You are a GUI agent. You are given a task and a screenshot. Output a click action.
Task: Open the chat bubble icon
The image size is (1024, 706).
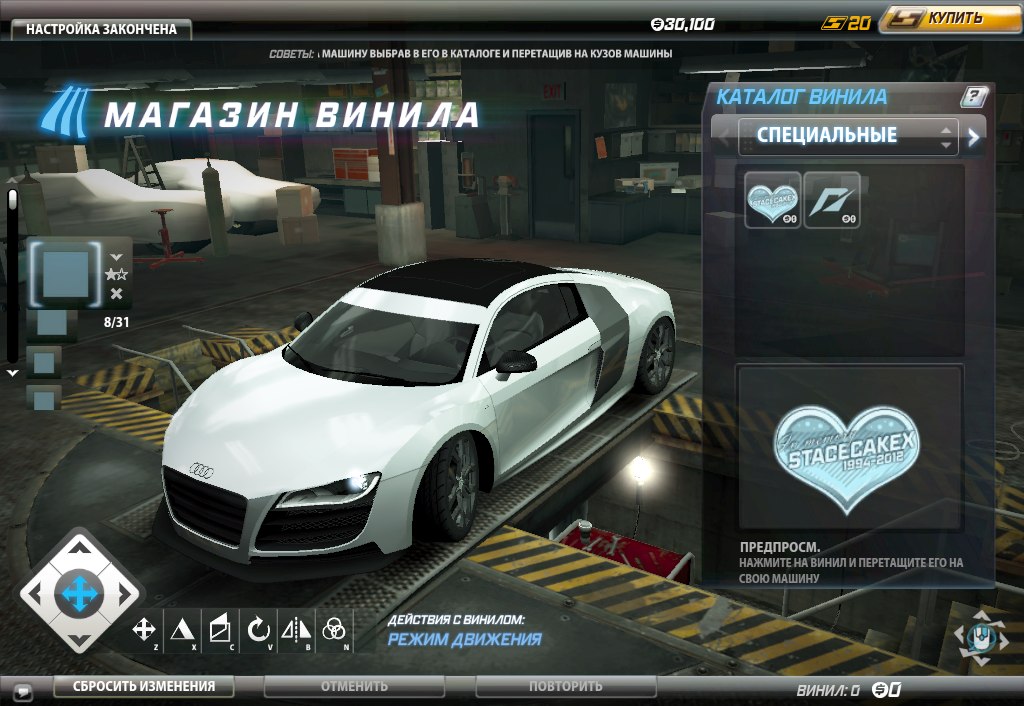[x=22, y=690]
